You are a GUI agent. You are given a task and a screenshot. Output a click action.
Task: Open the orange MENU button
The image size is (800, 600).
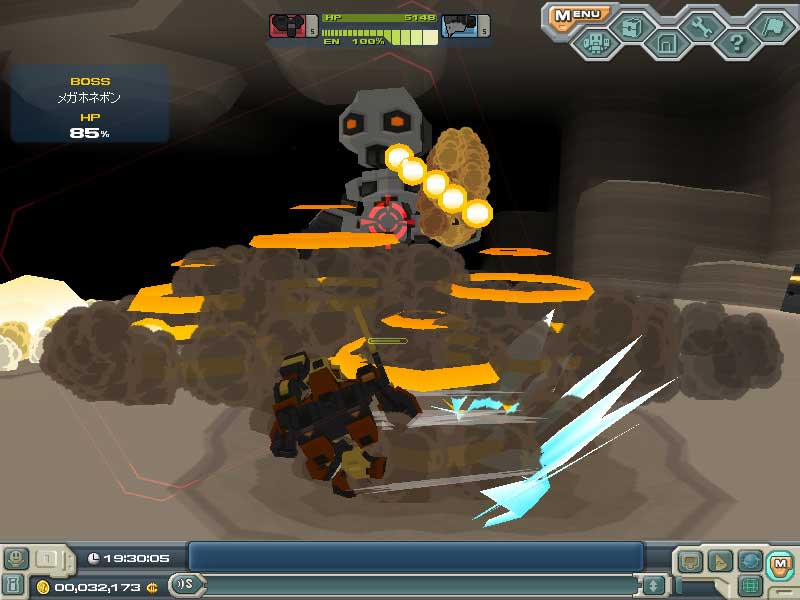click(x=580, y=15)
